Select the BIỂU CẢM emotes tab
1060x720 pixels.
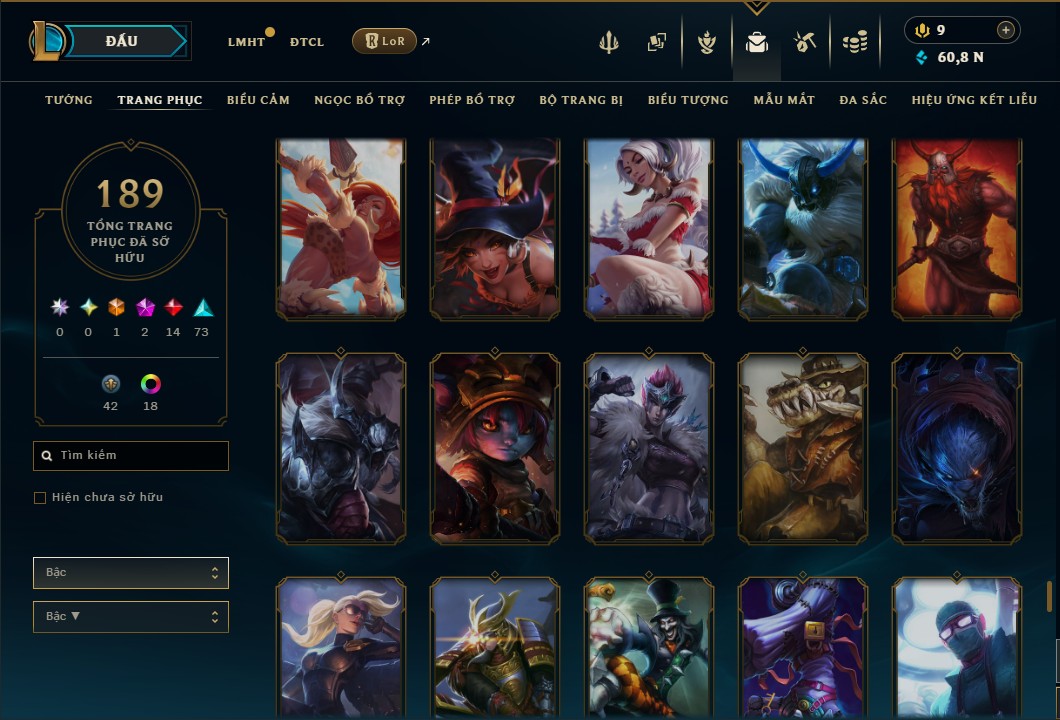click(258, 100)
